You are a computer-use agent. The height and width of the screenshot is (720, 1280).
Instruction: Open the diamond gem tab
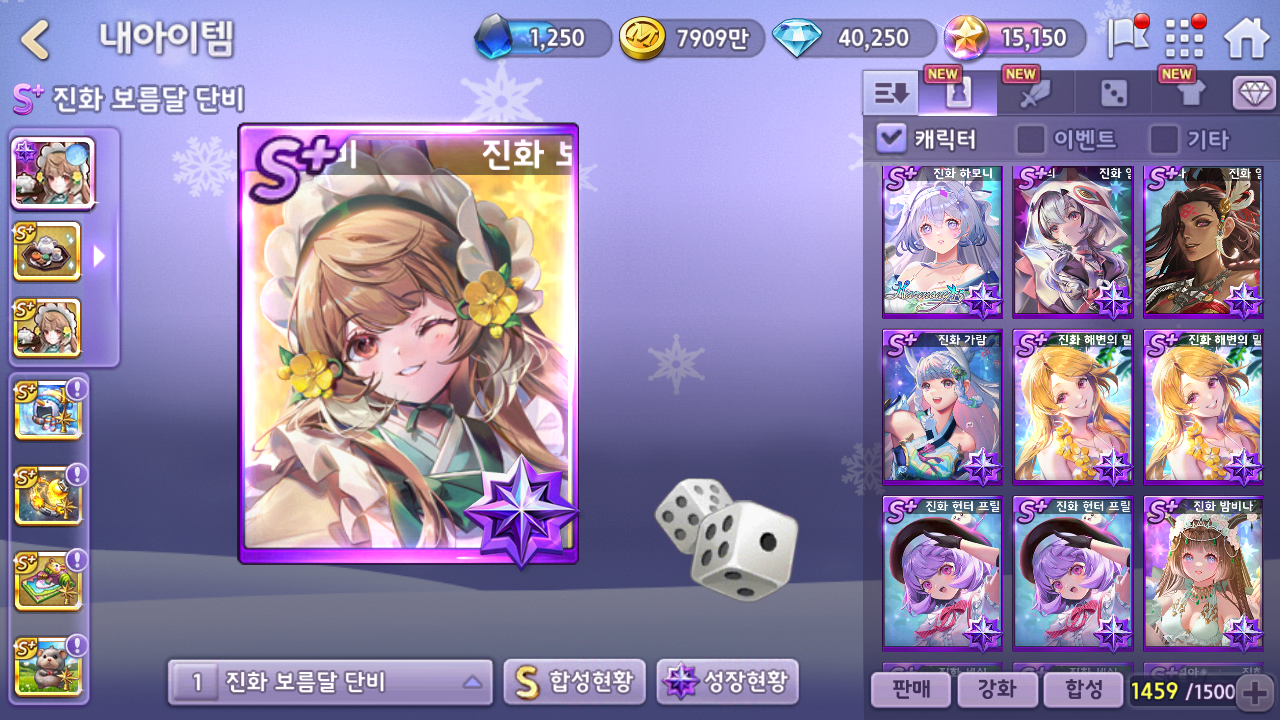point(1254,94)
